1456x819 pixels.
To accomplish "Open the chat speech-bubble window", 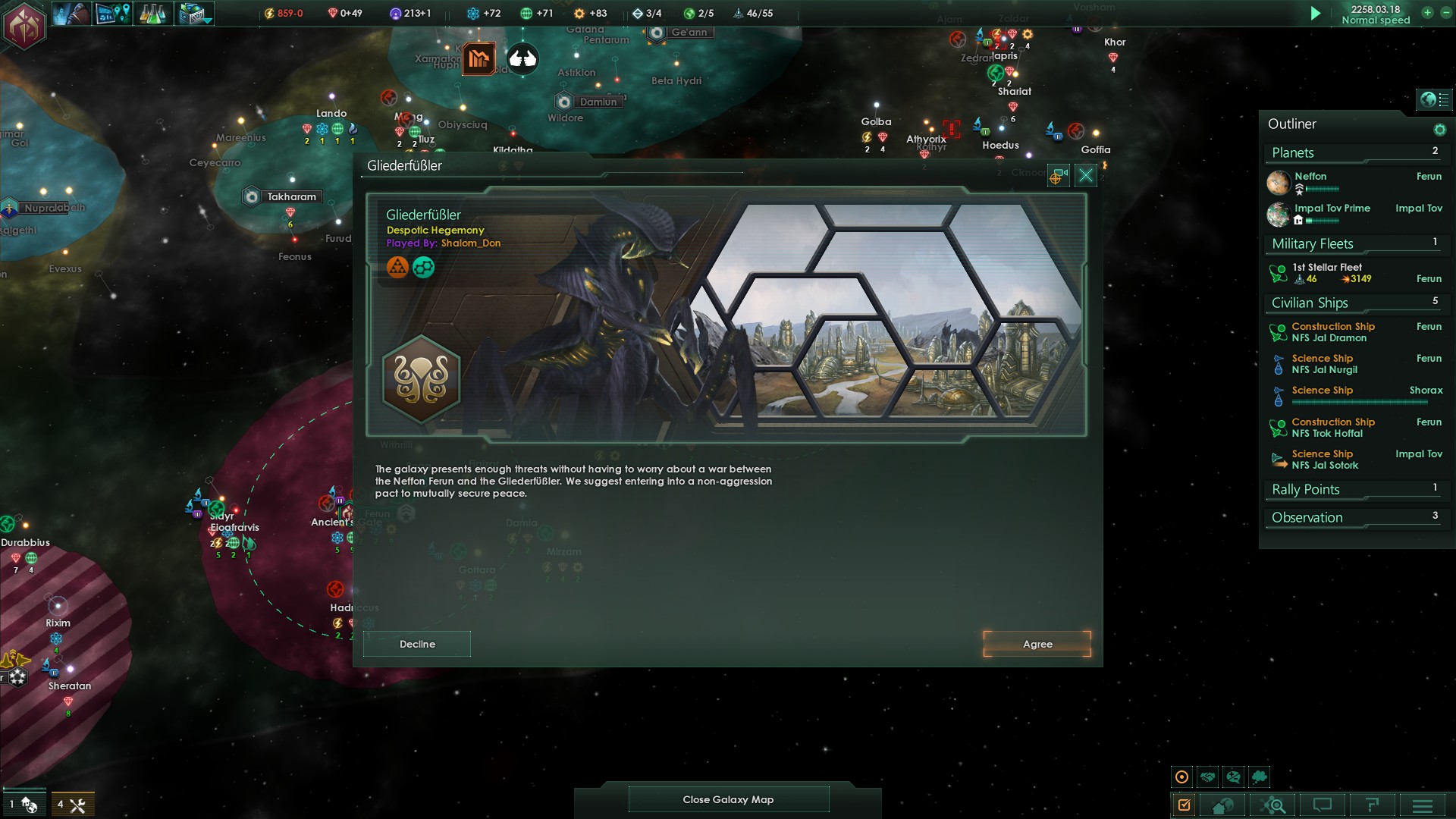I will pos(1323,805).
